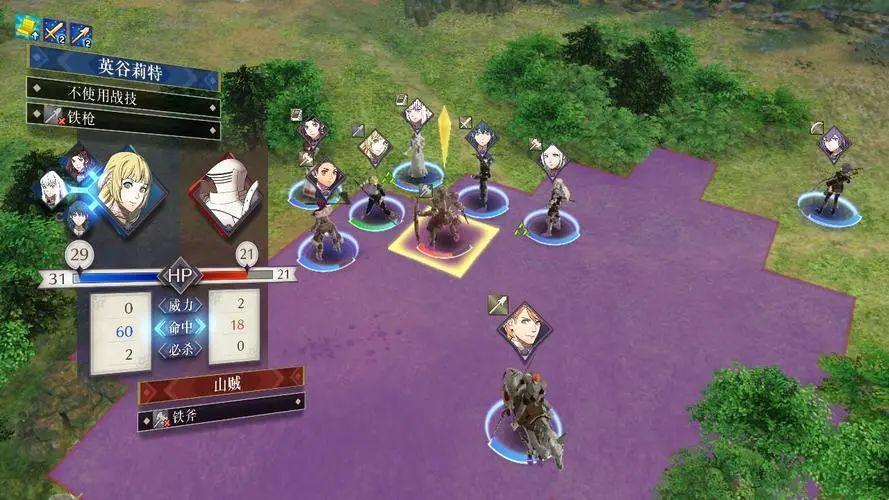Select the armored bandit enemy portrait

pos(226,196)
